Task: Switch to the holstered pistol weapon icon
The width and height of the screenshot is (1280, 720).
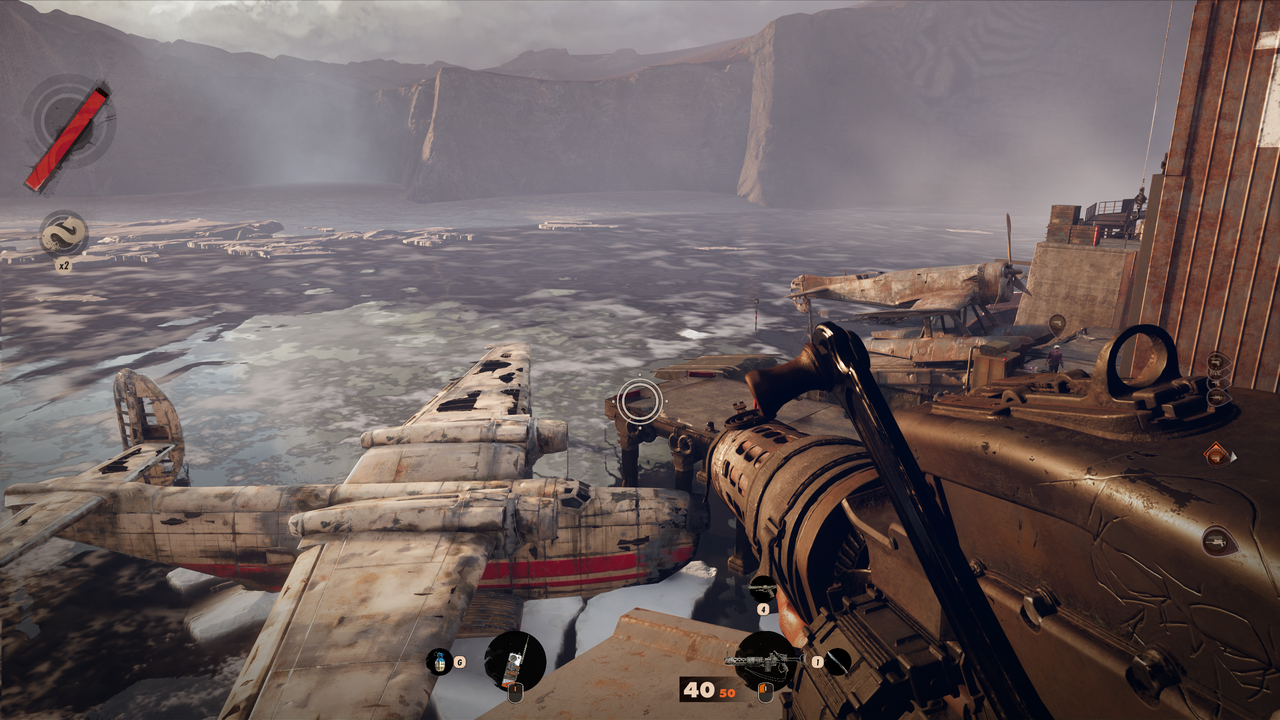Action: click(763, 588)
